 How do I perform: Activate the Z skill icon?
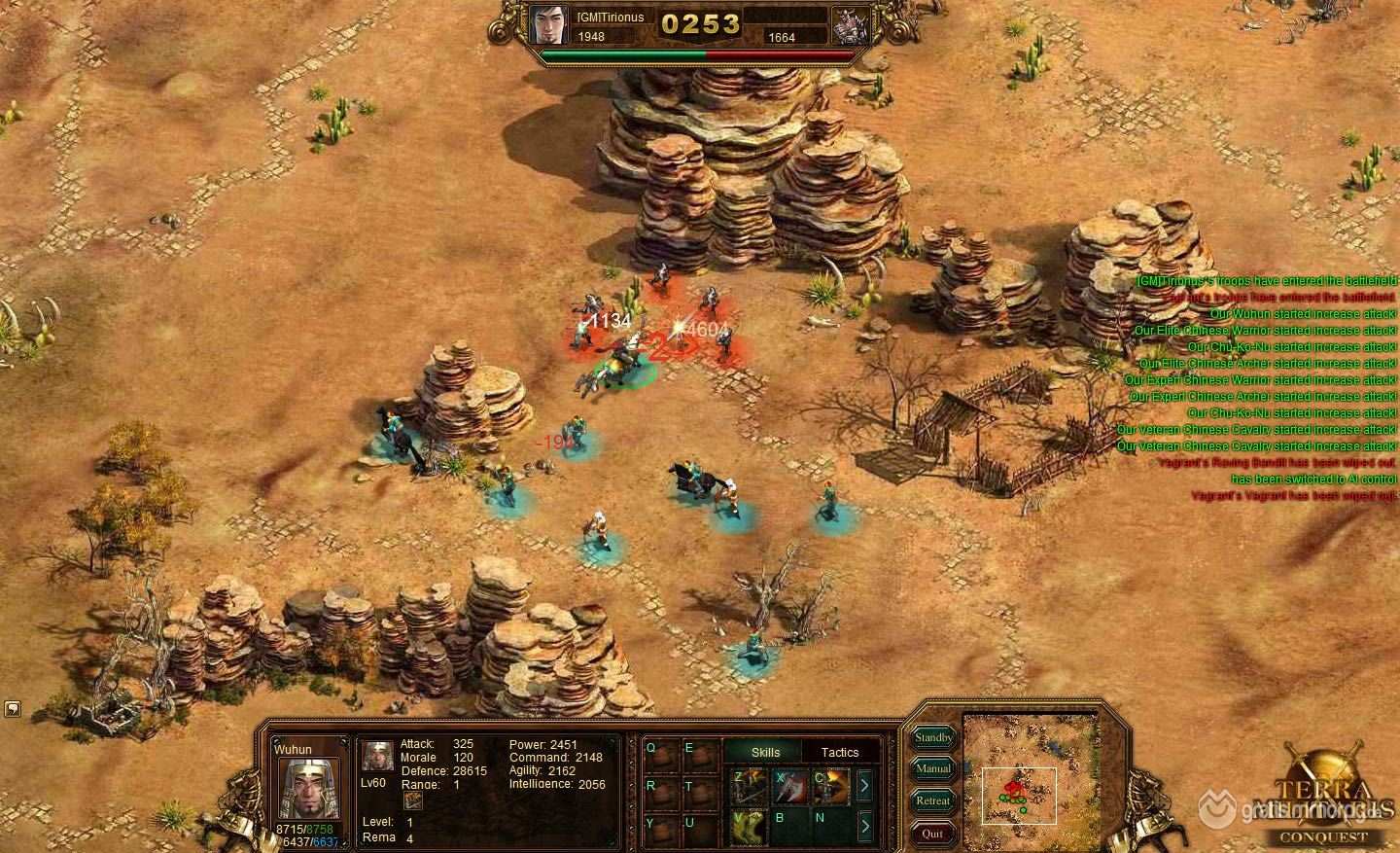point(748,787)
